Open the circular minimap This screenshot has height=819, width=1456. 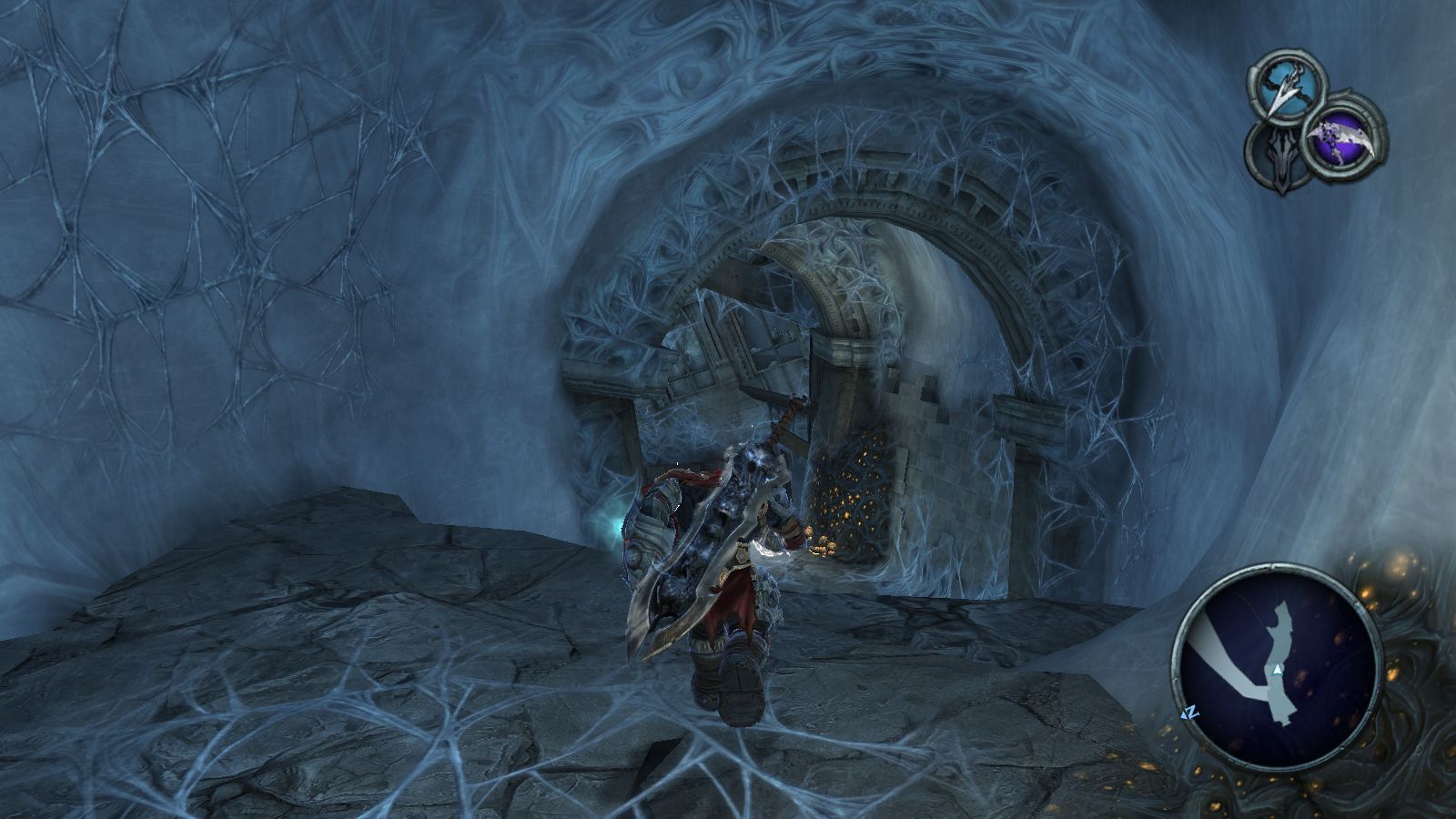(x=1275, y=666)
